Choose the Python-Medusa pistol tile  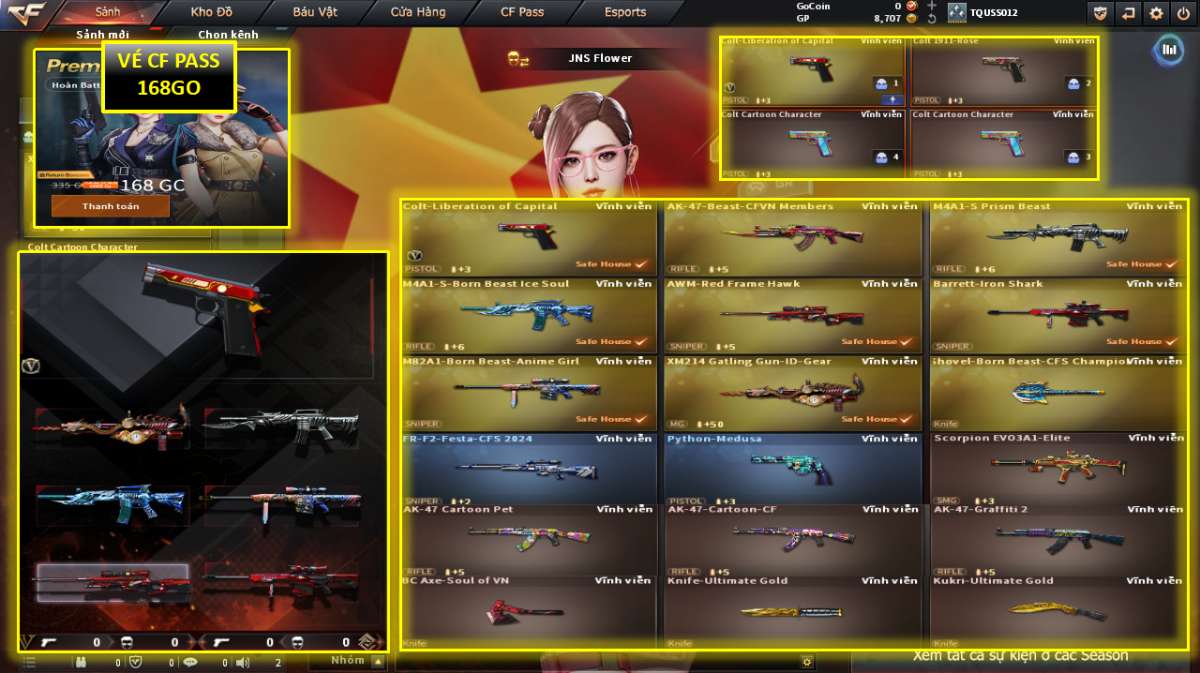tap(792, 469)
